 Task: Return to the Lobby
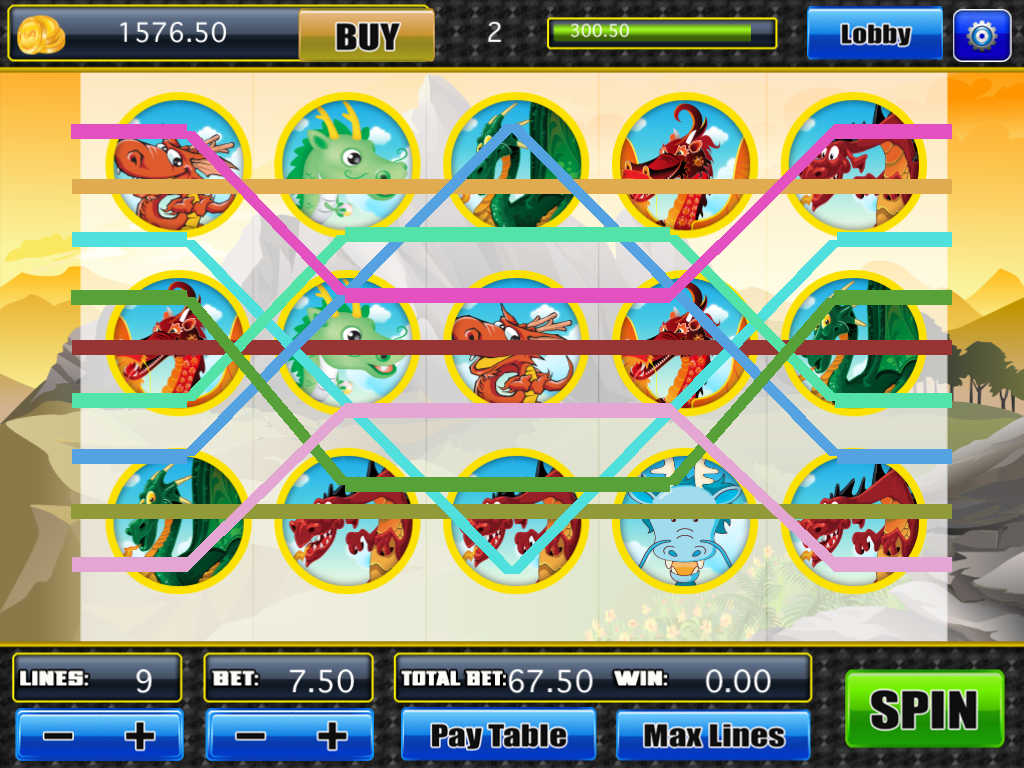874,35
